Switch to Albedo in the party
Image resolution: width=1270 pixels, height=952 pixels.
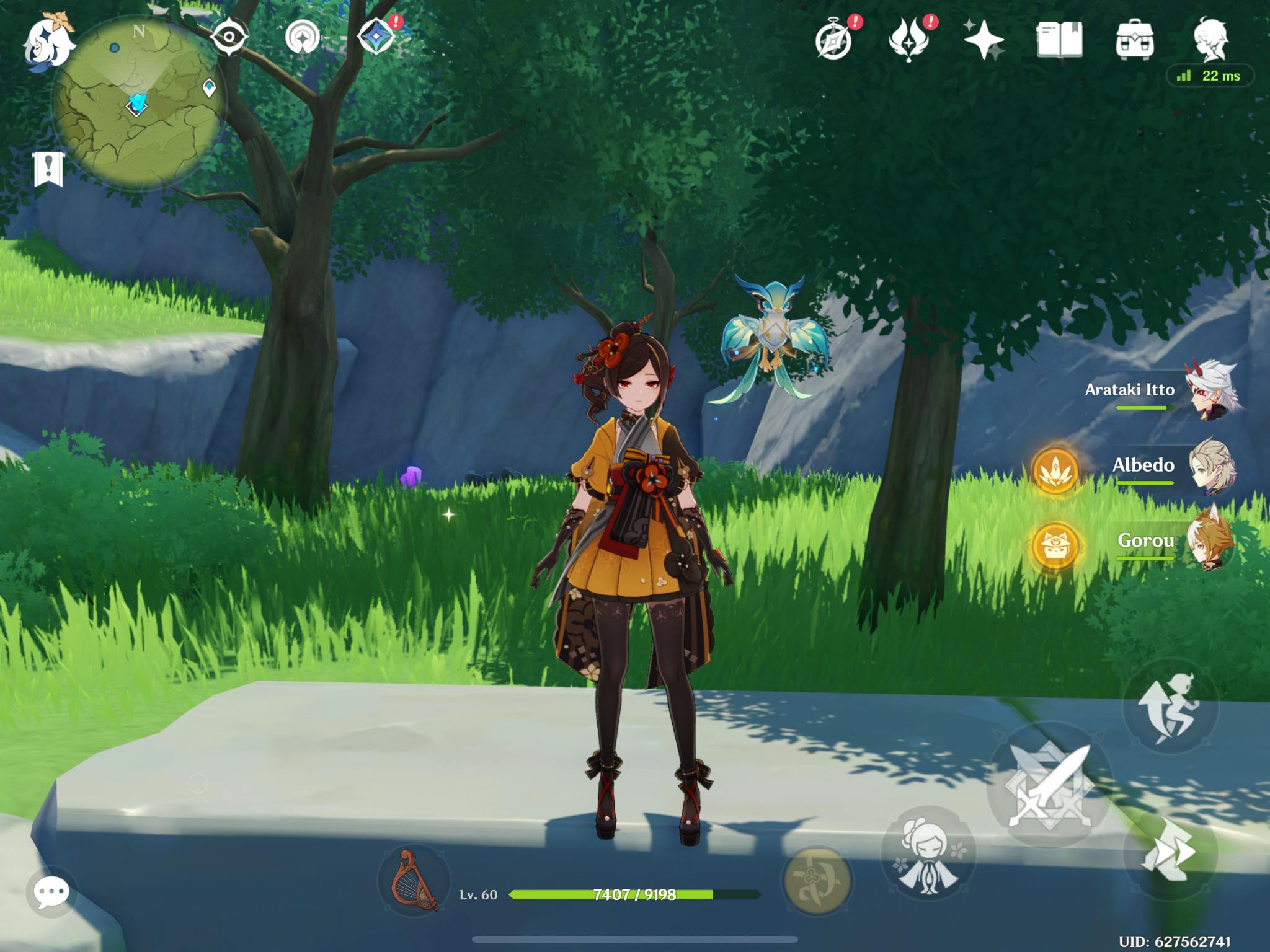(1209, 467)
